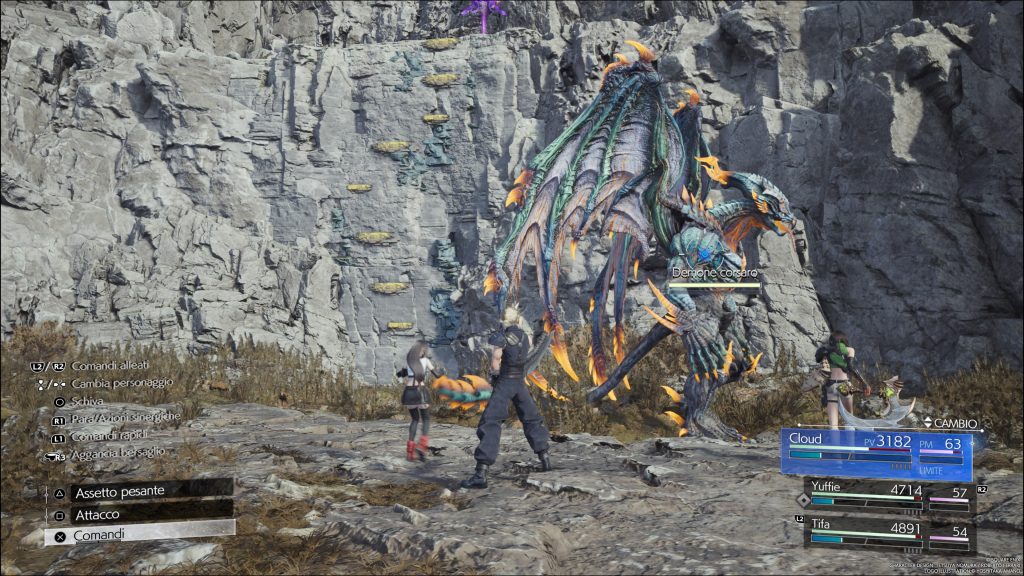This screenshot has height=576, width=1024.
Task: Open the Comandi menu
Action: (138, 535)
